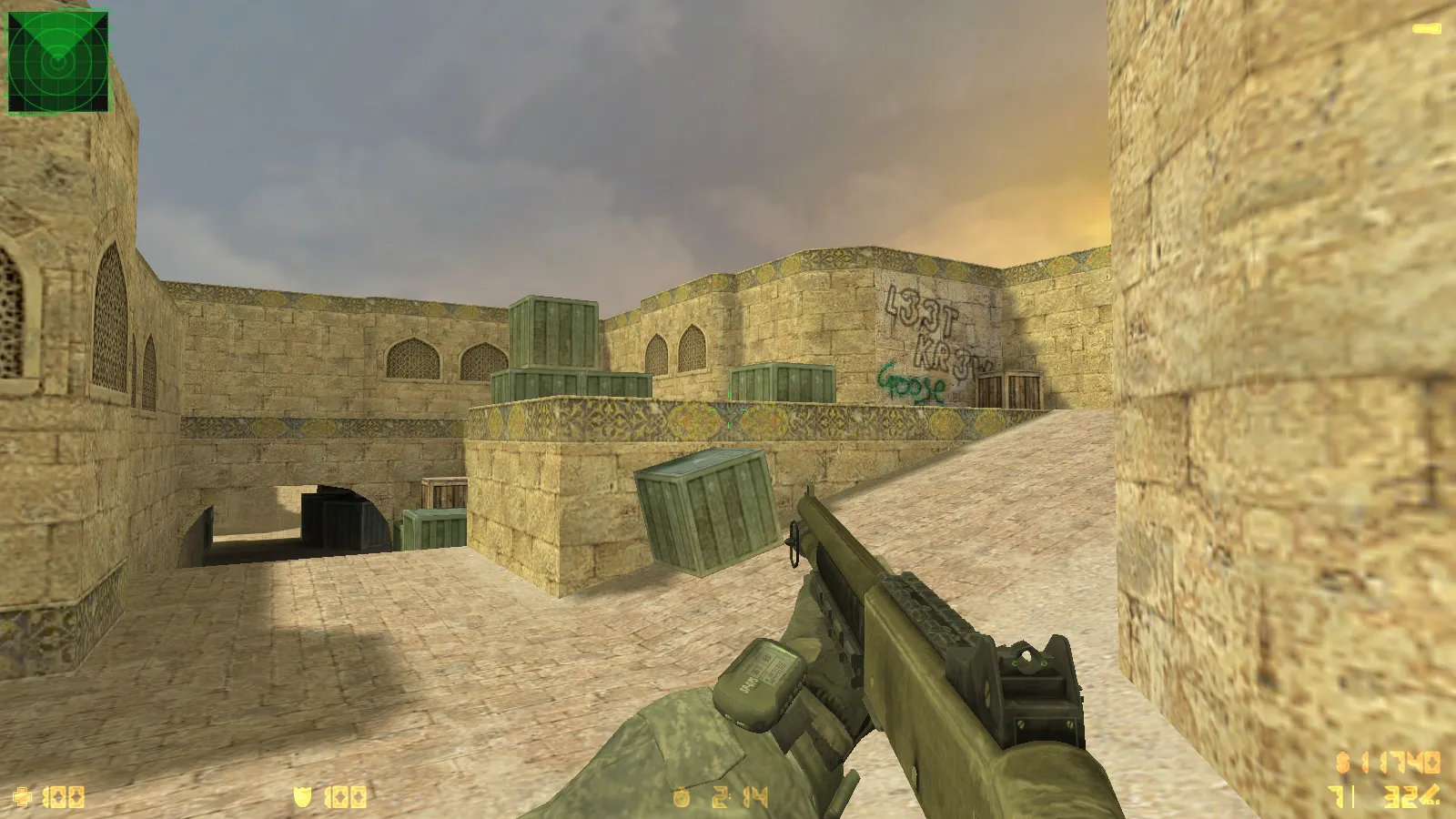Click the crosshair at screen center

click(x=728, y=409)
